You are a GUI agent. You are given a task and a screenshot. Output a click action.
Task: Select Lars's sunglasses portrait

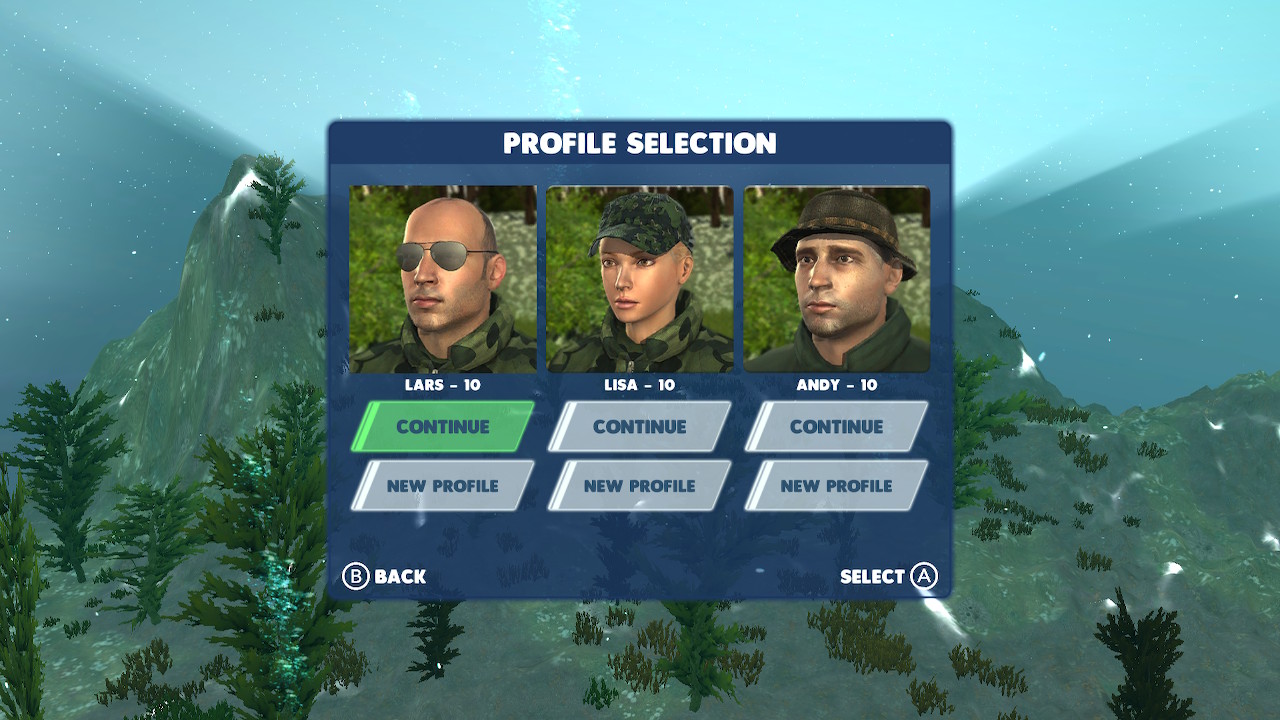point(443,278)
